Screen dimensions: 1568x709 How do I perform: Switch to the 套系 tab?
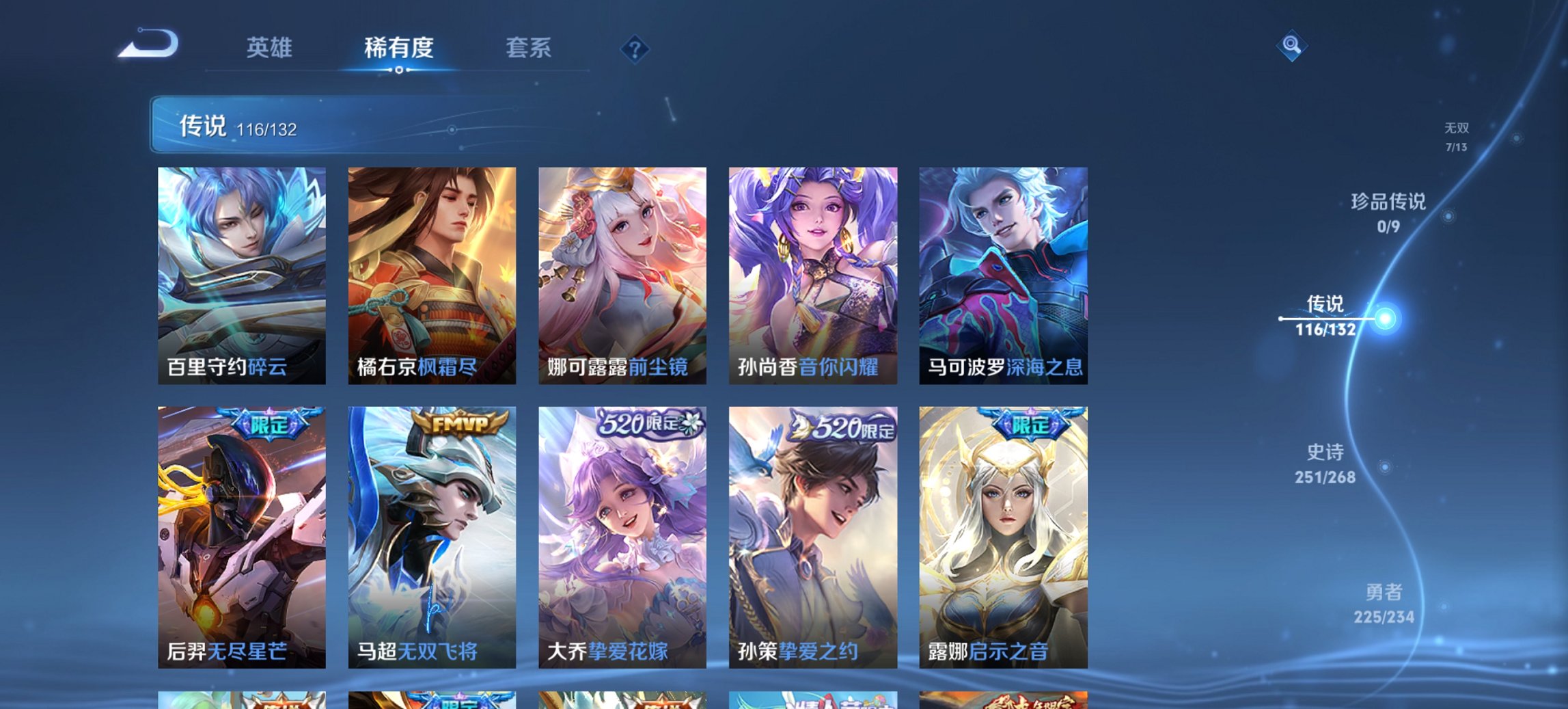point(529,48)
